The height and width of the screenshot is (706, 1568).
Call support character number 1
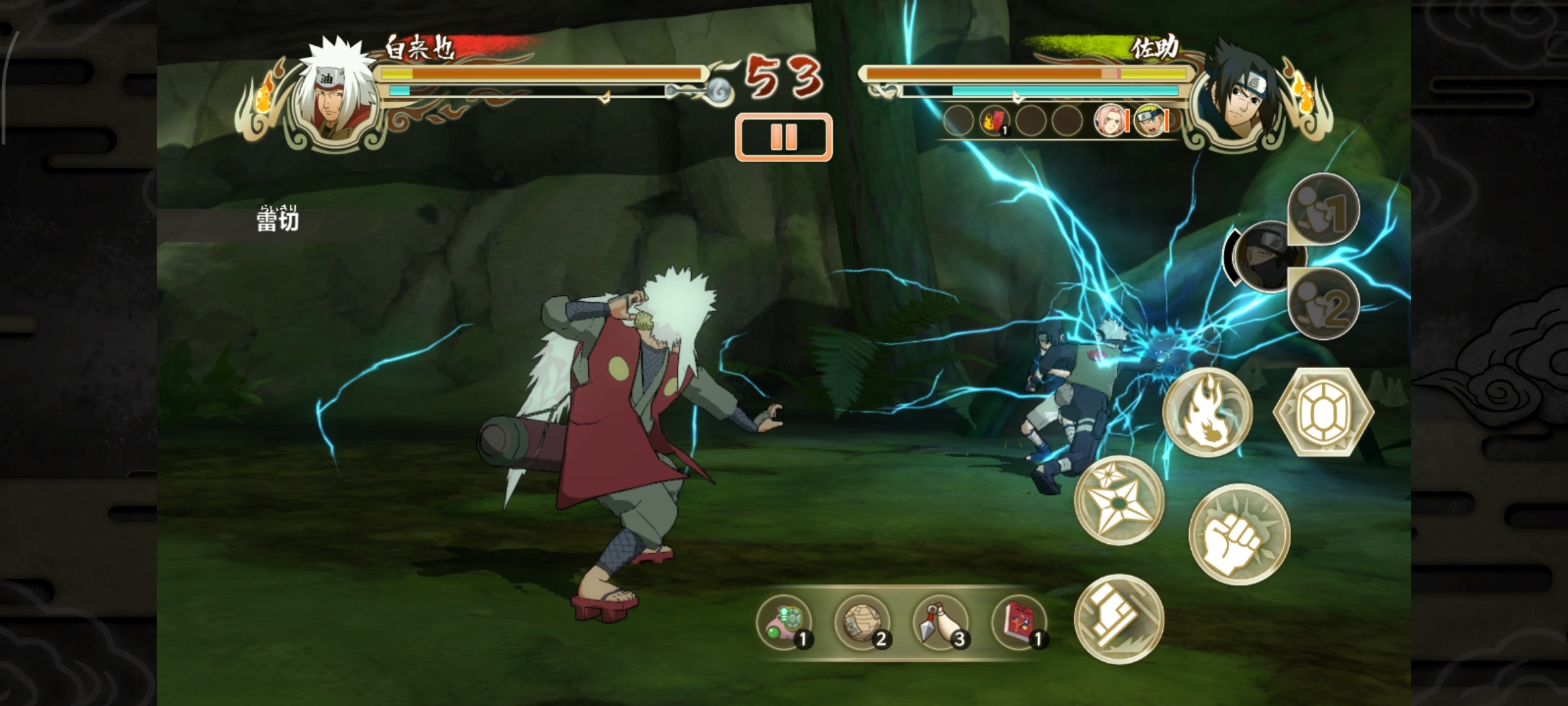(x=1324, y=210)
